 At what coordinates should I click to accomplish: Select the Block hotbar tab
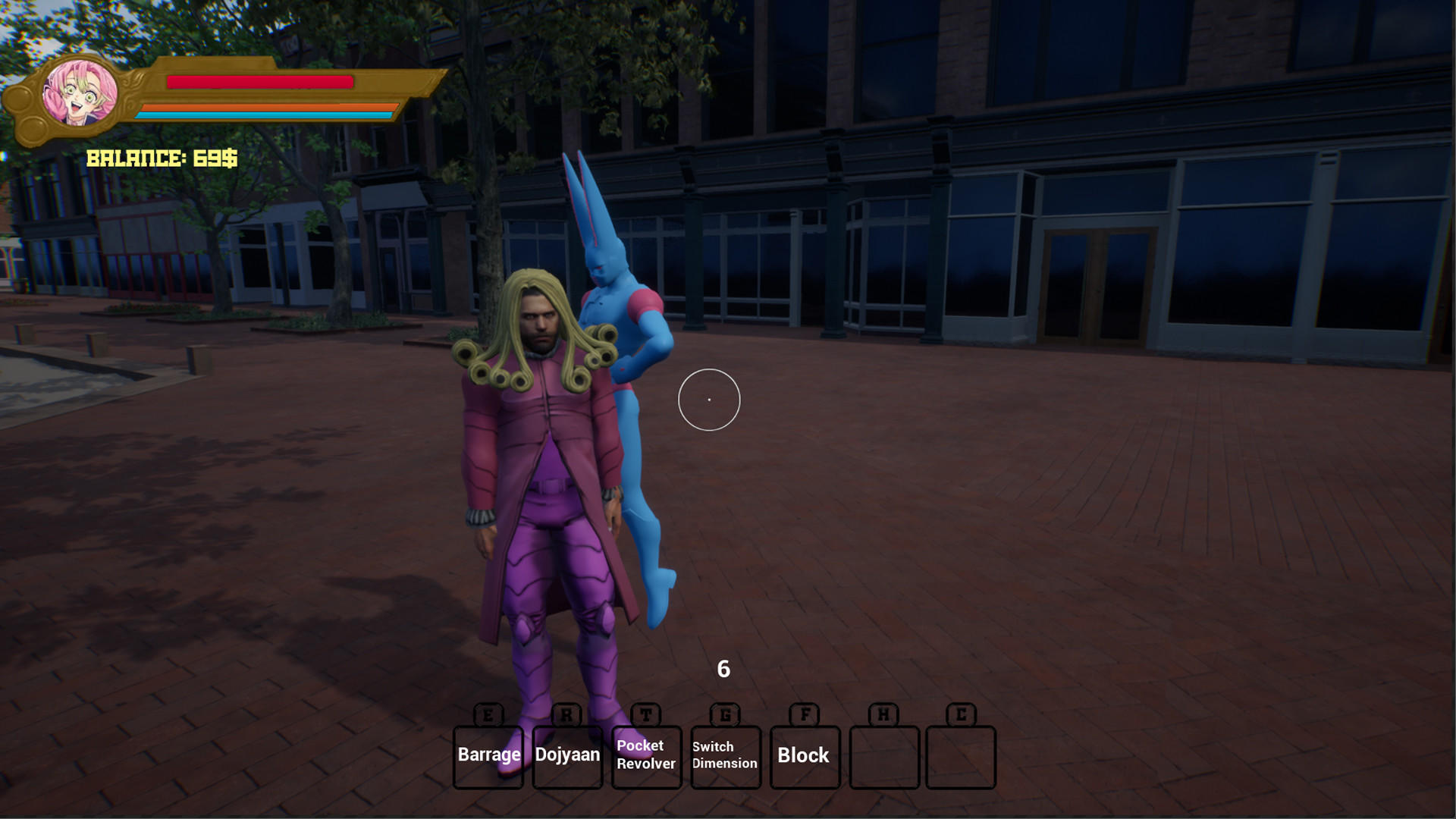(x=805, y=755)
